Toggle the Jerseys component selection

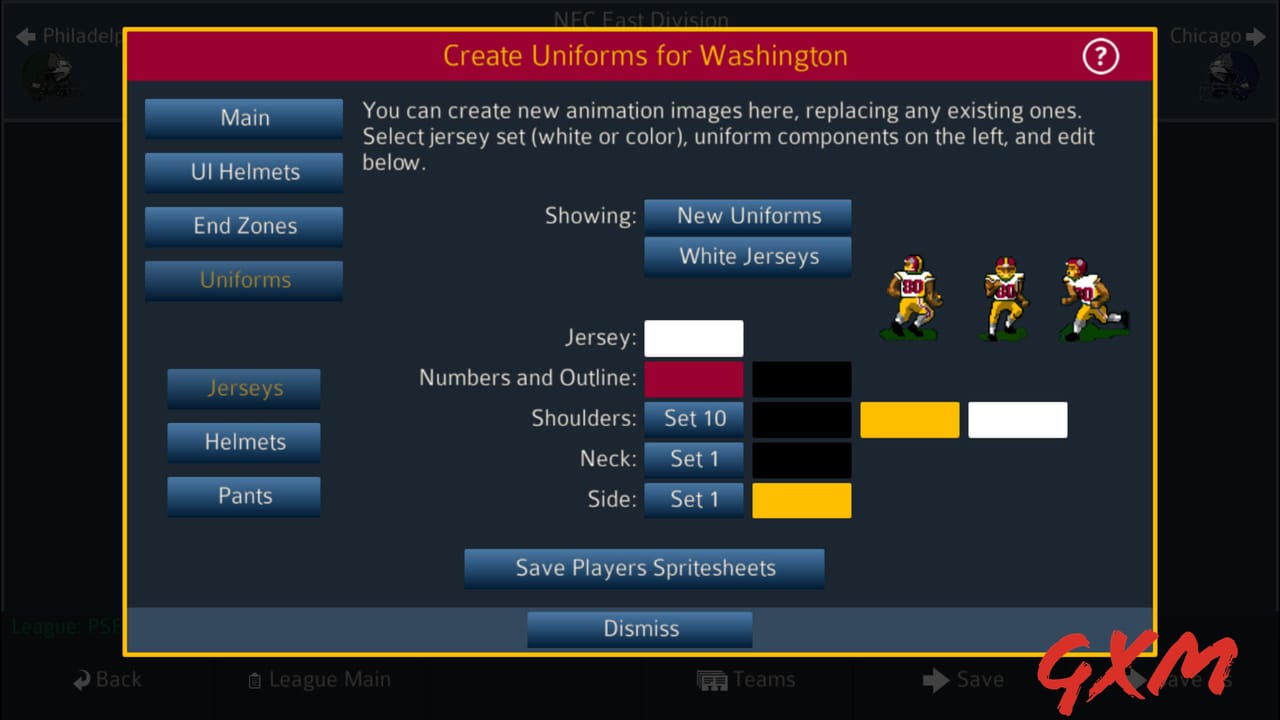click(243, 388)
